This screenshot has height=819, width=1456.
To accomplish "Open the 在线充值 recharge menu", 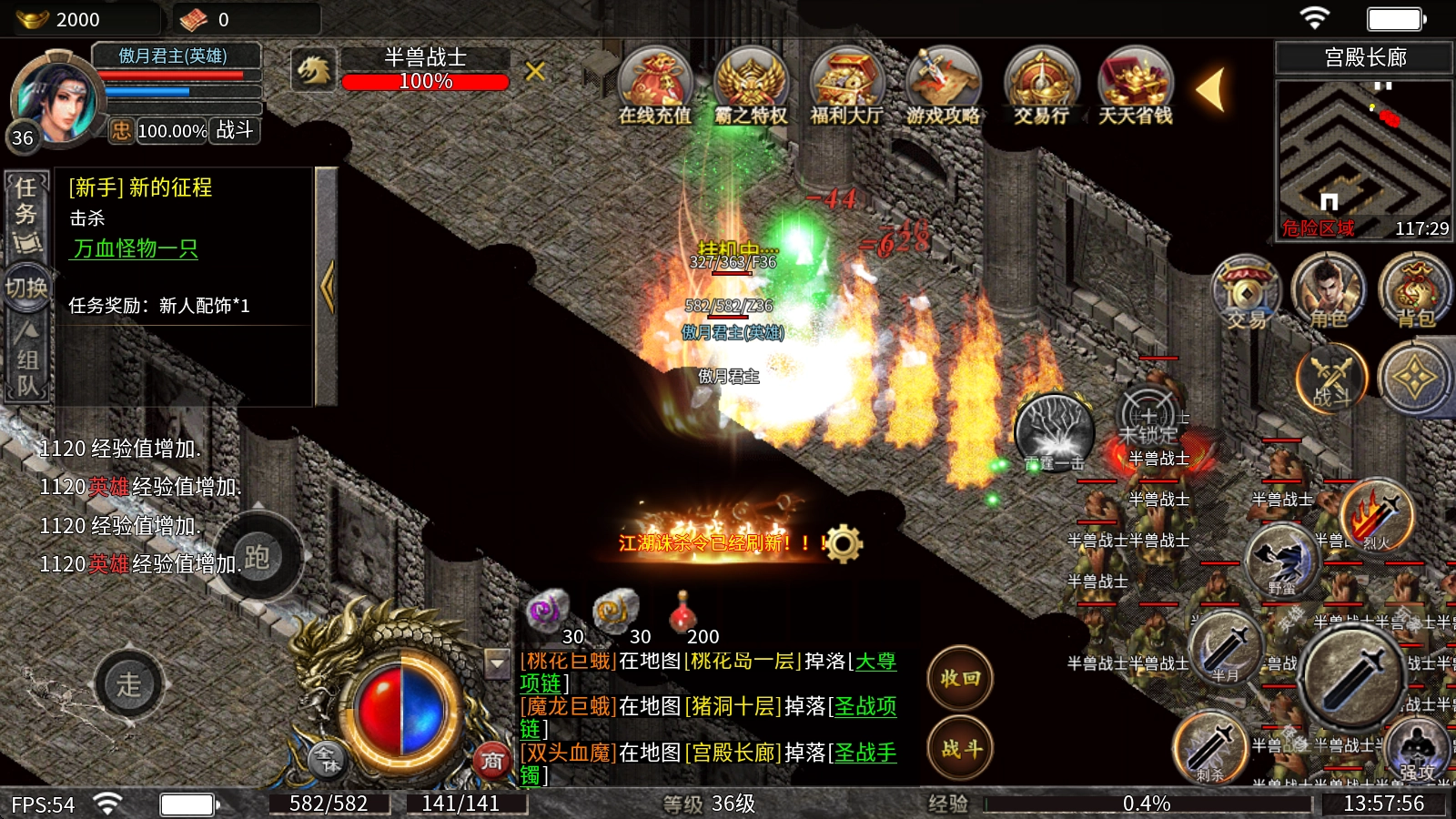I will coord(654,86).
